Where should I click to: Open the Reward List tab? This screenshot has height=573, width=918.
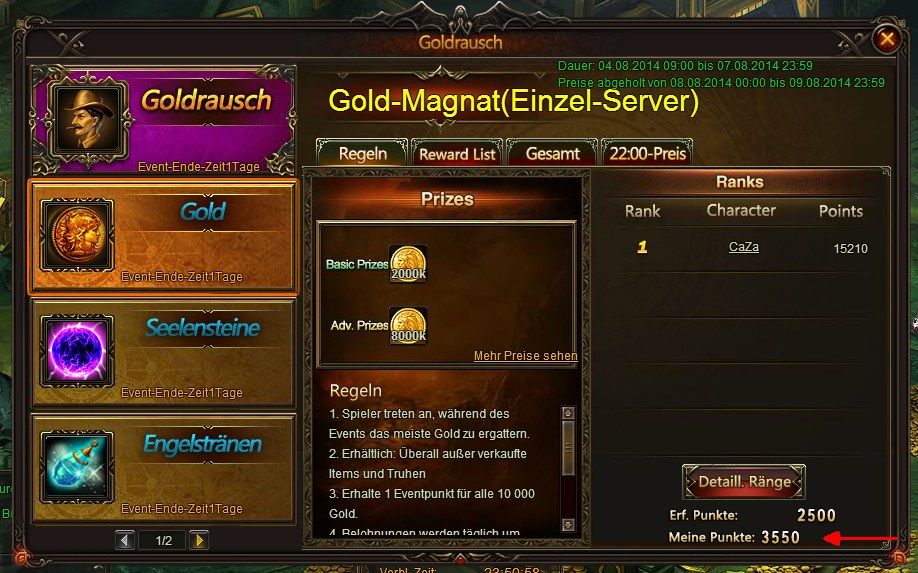457,154
